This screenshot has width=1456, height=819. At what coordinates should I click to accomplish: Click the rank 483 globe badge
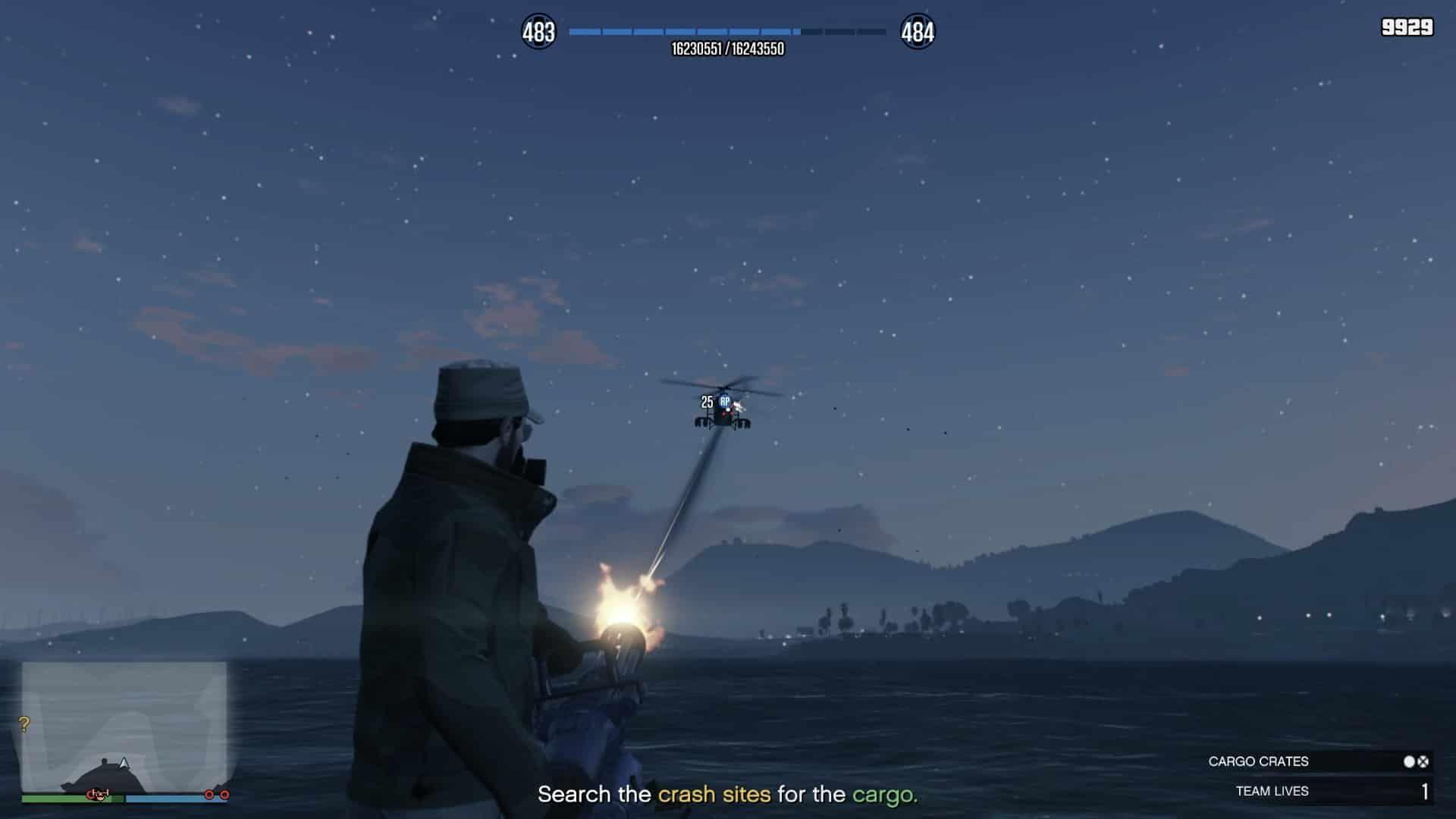538,32
